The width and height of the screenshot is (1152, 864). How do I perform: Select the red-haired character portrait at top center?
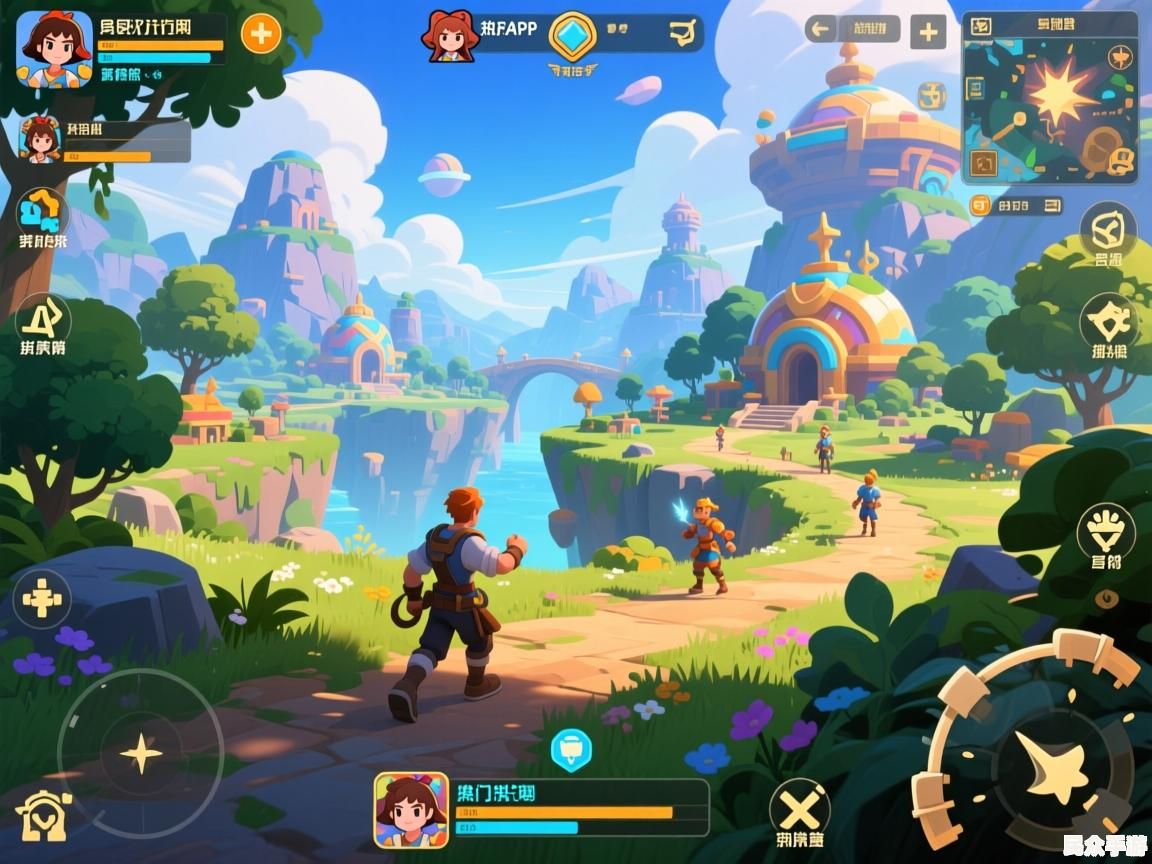coord(450,36)
